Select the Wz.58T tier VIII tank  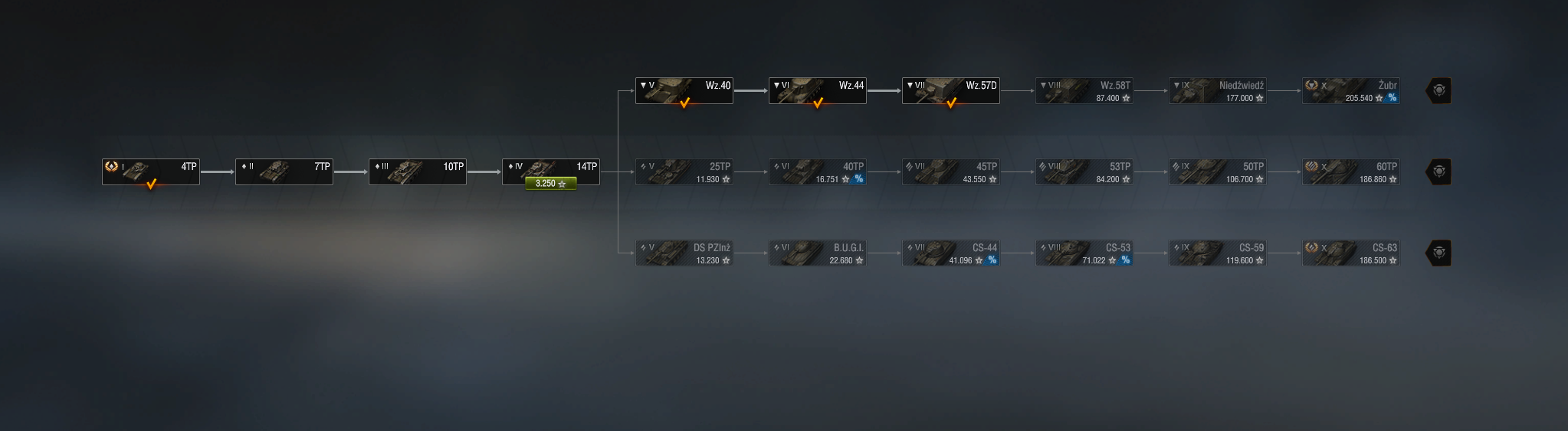click(x=1084, y=90)
